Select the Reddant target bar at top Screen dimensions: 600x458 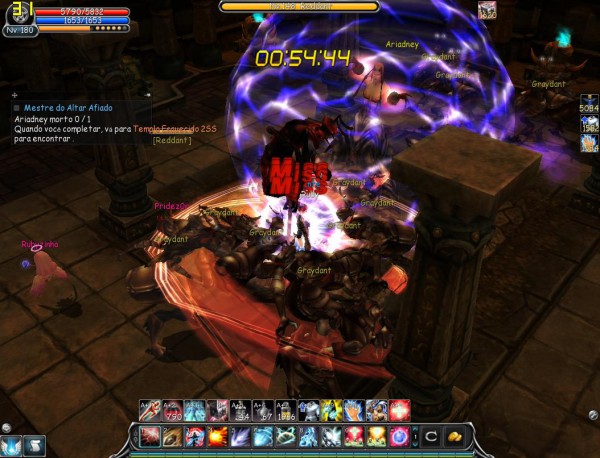[299, 6]
